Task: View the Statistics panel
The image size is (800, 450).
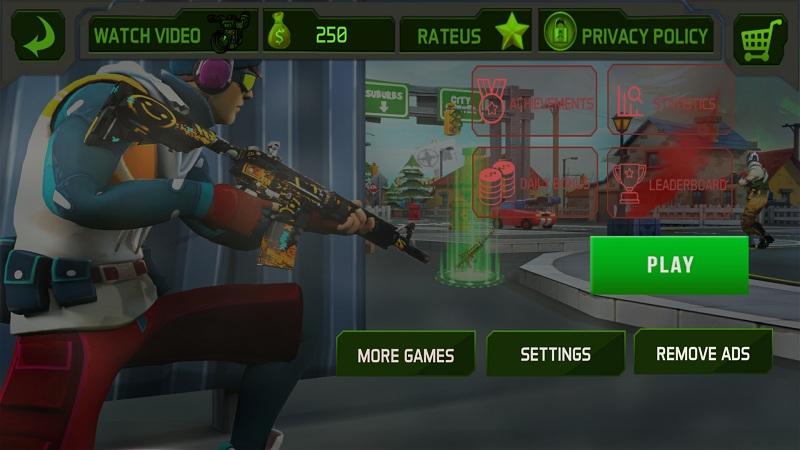Action: pyautogui.click(x=669, y=102)
